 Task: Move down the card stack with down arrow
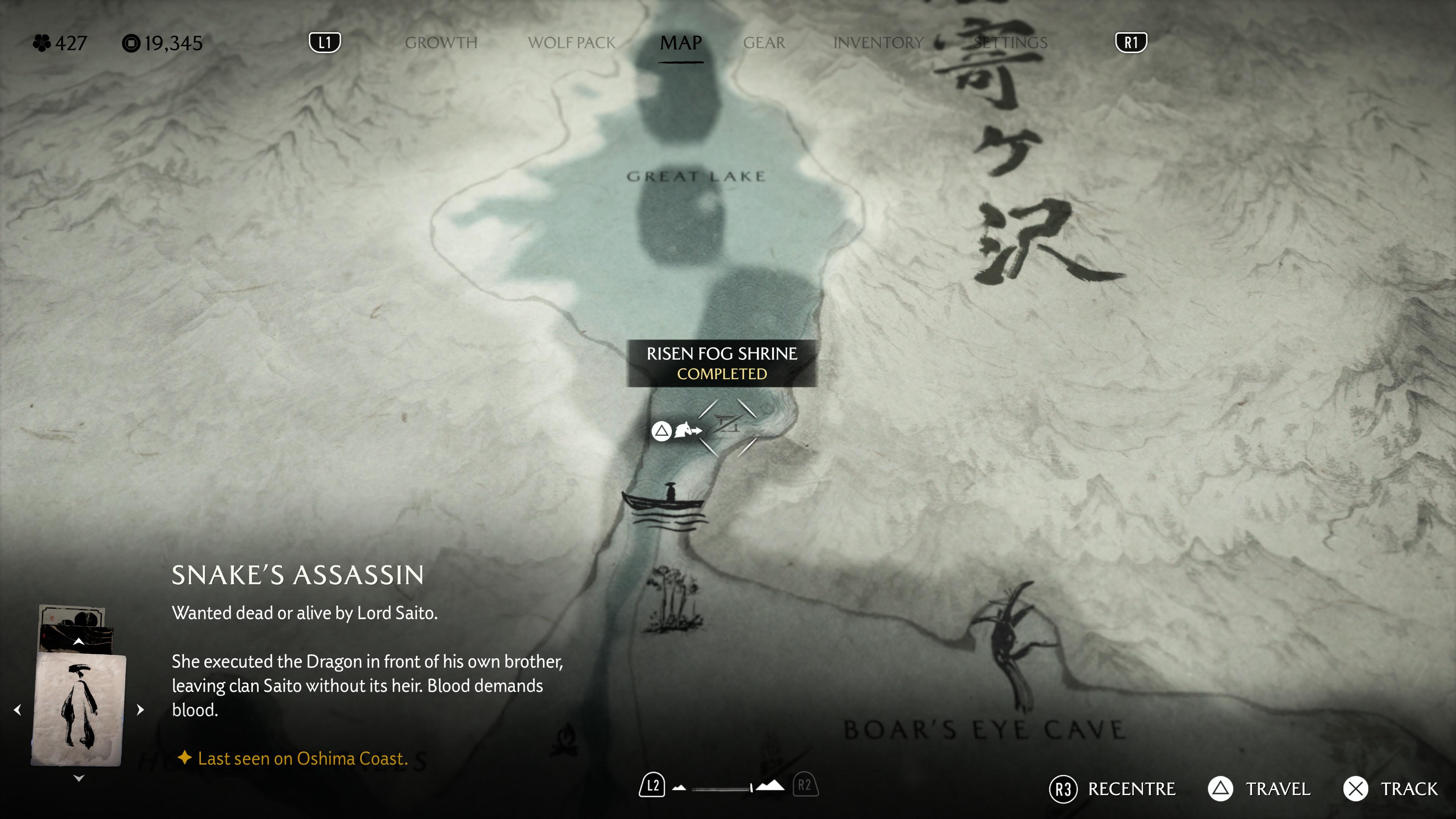78,779
